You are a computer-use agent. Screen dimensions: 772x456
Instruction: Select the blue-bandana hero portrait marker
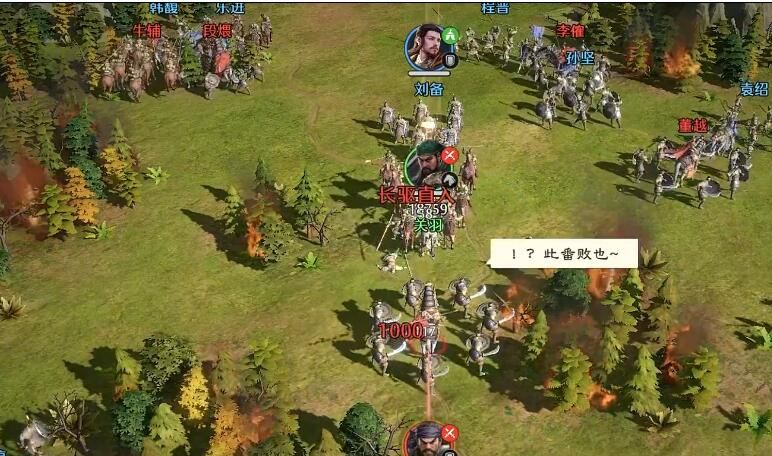(428, 442)
